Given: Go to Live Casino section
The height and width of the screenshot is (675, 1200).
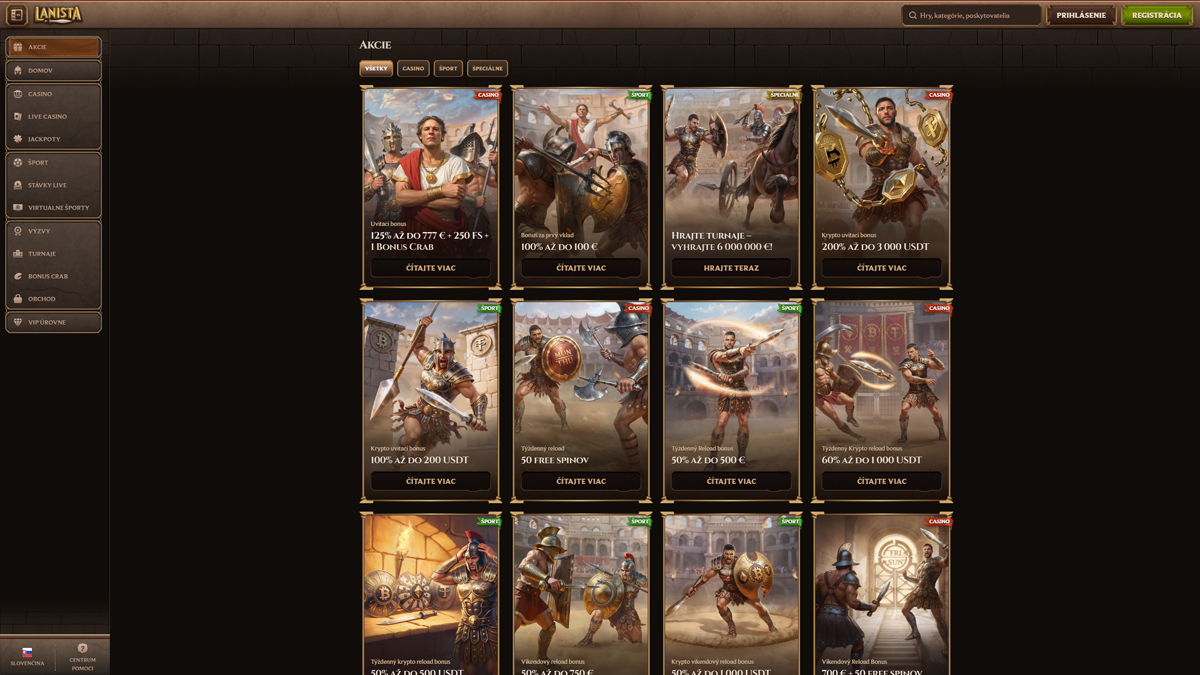Looking at the screenshot, I should click(53, 117).
